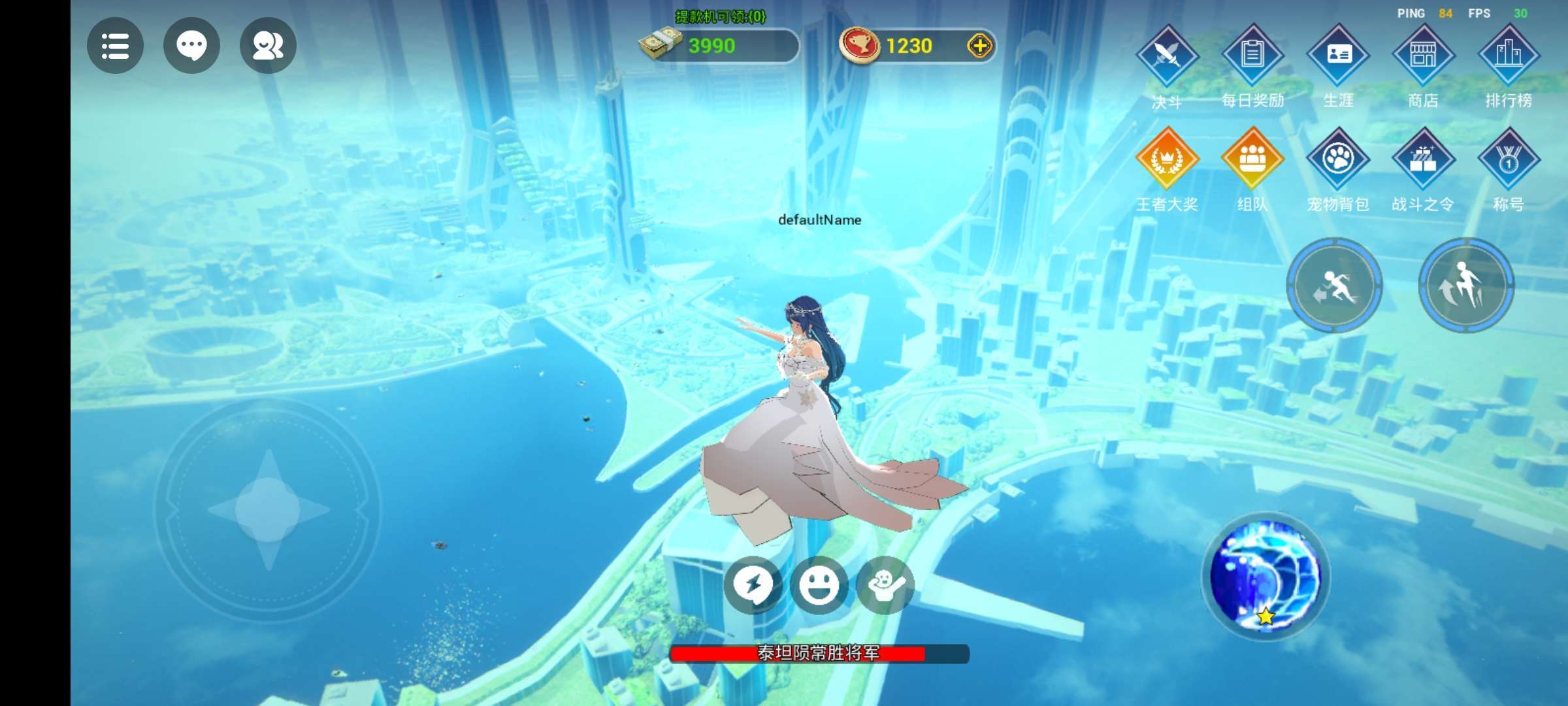Activate the dash sprint ability
This screenshot has width=1568, height=706.
[1335, 286]
